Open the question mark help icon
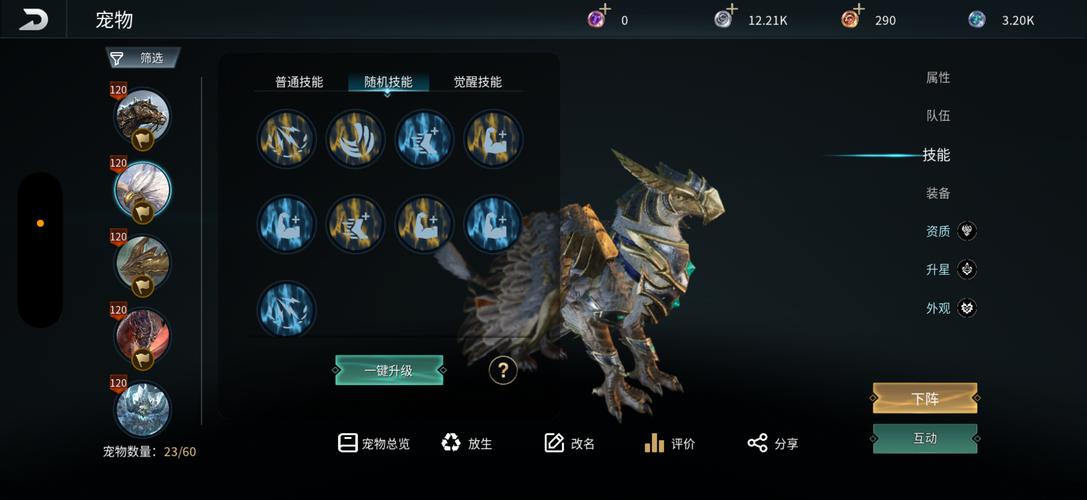This screenshot has width=1087, height=500. [x=503, y=371]
